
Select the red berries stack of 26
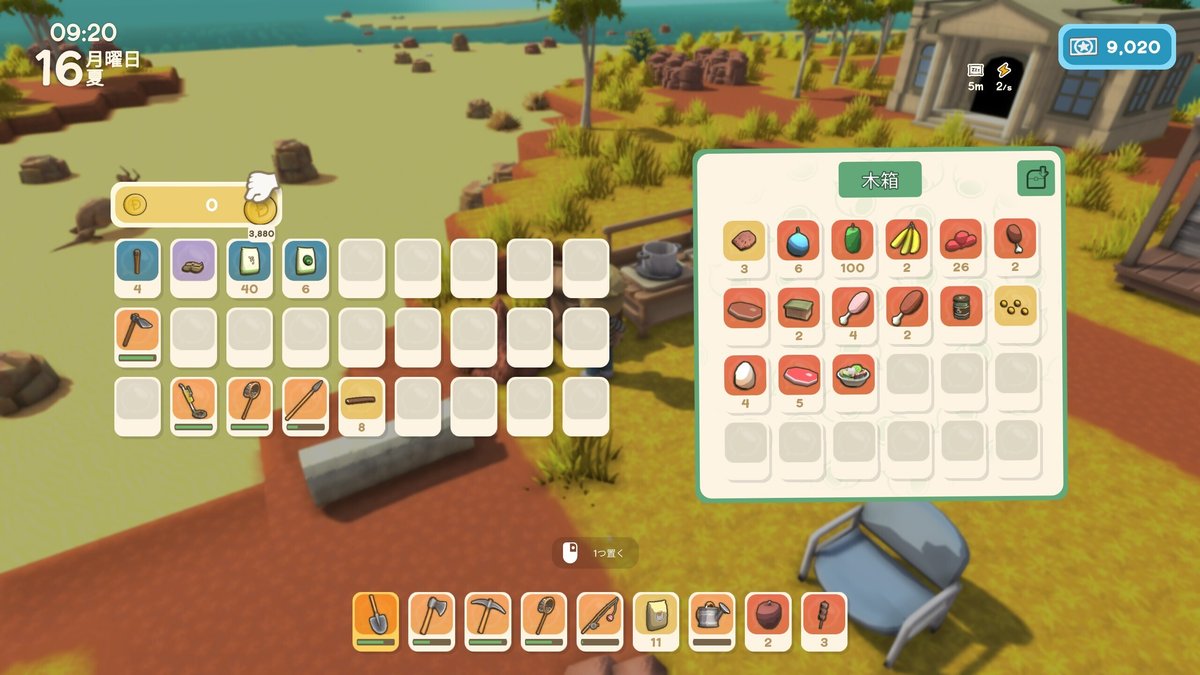pyautogui.click(x=960, y=242)
